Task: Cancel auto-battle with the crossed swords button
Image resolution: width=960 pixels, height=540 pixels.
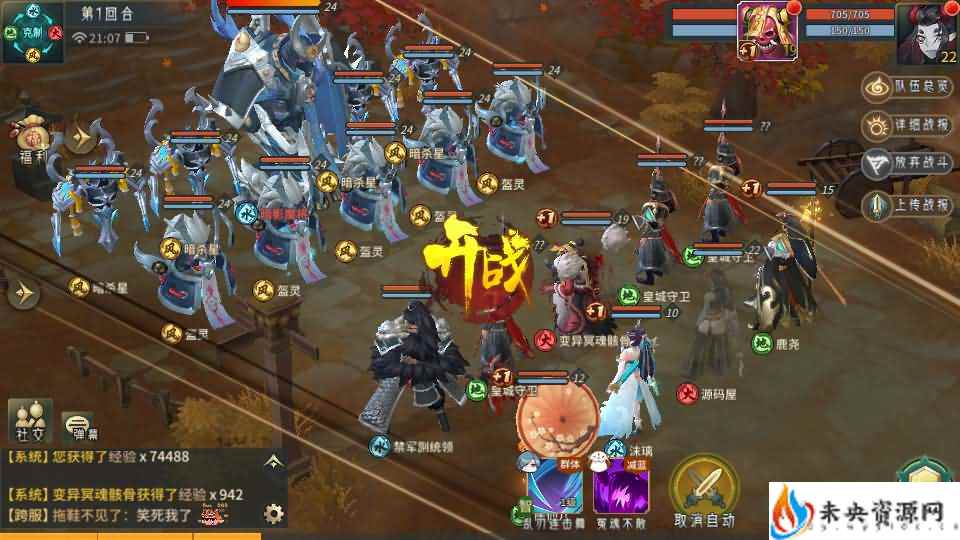Action: [x=704, y=487]
